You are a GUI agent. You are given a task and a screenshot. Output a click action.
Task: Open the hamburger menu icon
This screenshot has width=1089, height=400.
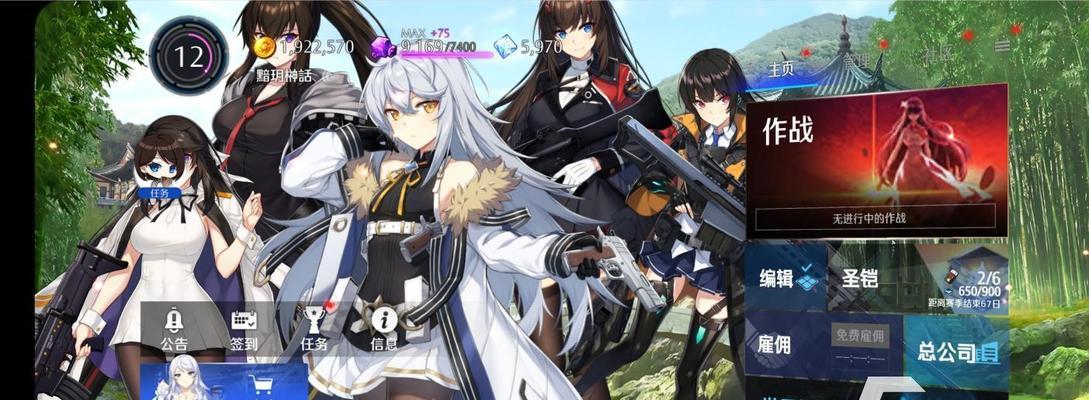1002,46
